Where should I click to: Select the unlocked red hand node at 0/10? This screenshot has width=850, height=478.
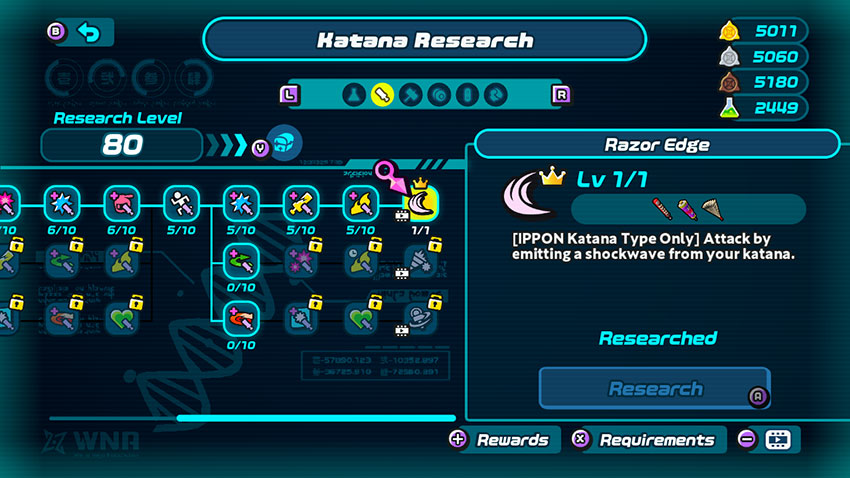click(241, 320)
